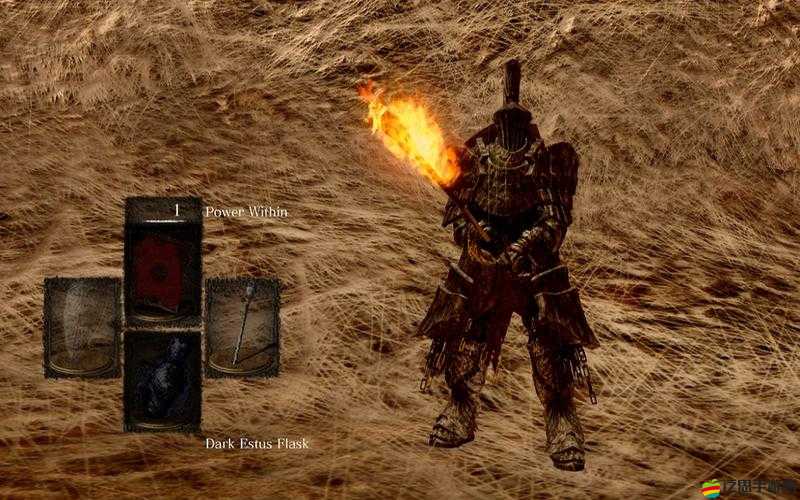Select the Dark Estus Flask item slot
800x500 pixels.
tap(162, 381)
